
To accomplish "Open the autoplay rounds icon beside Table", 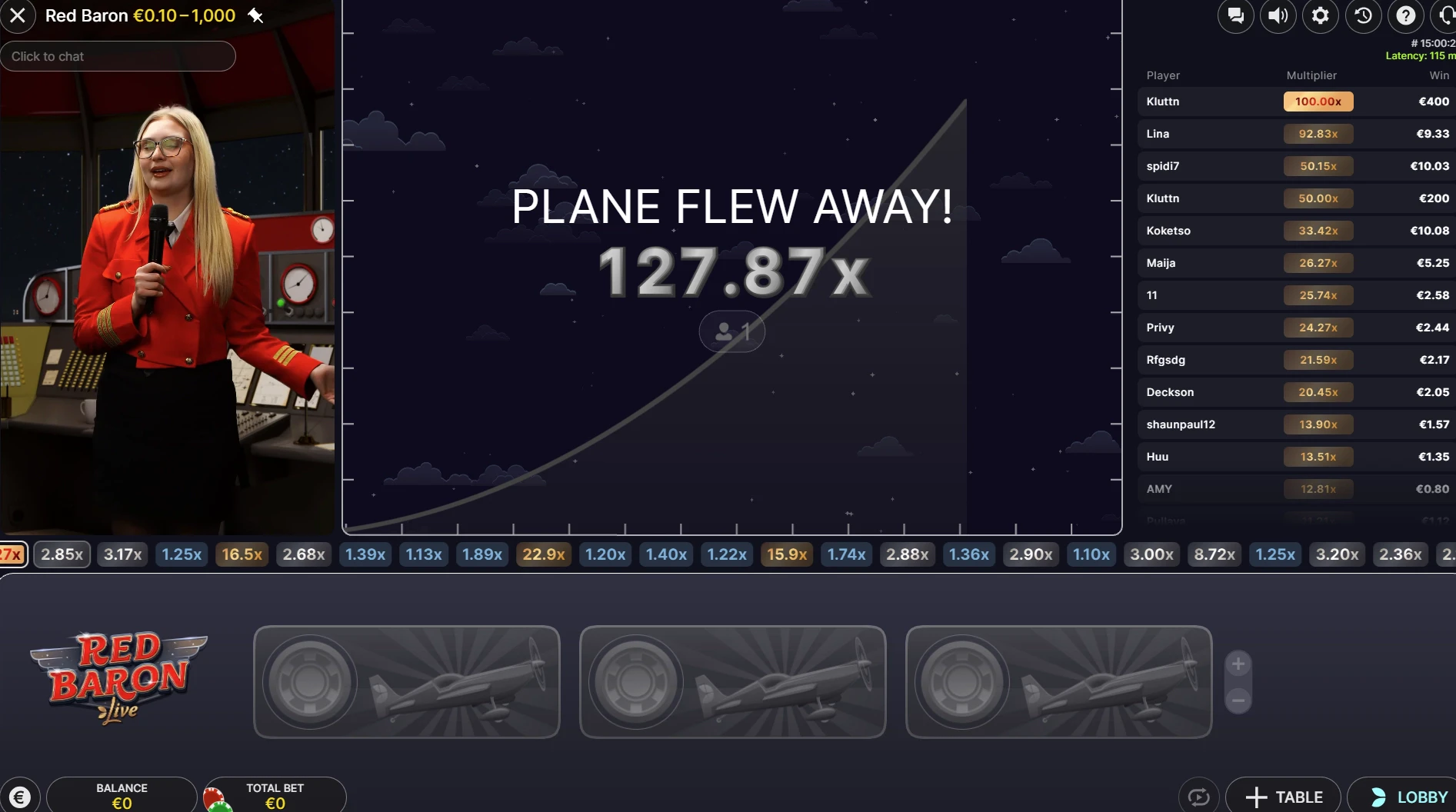I will [x=1198, y=796].
